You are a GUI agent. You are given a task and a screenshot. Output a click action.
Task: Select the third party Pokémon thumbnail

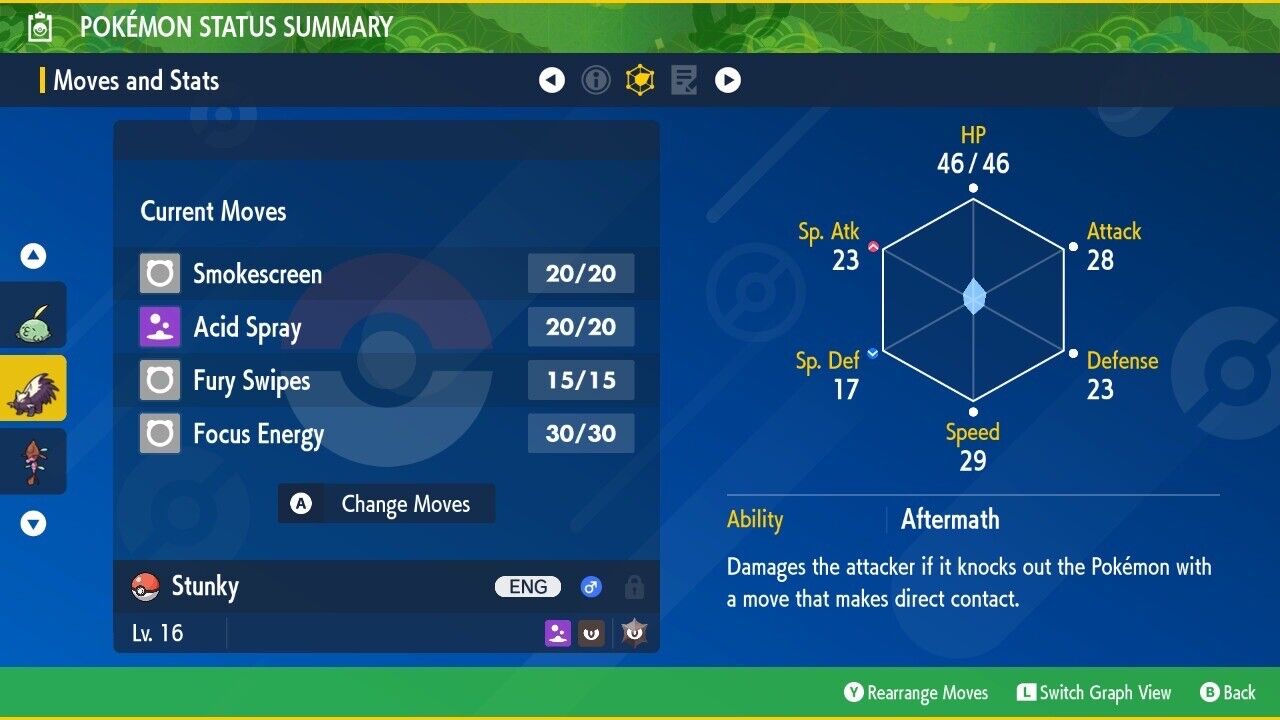coord(33,461)
